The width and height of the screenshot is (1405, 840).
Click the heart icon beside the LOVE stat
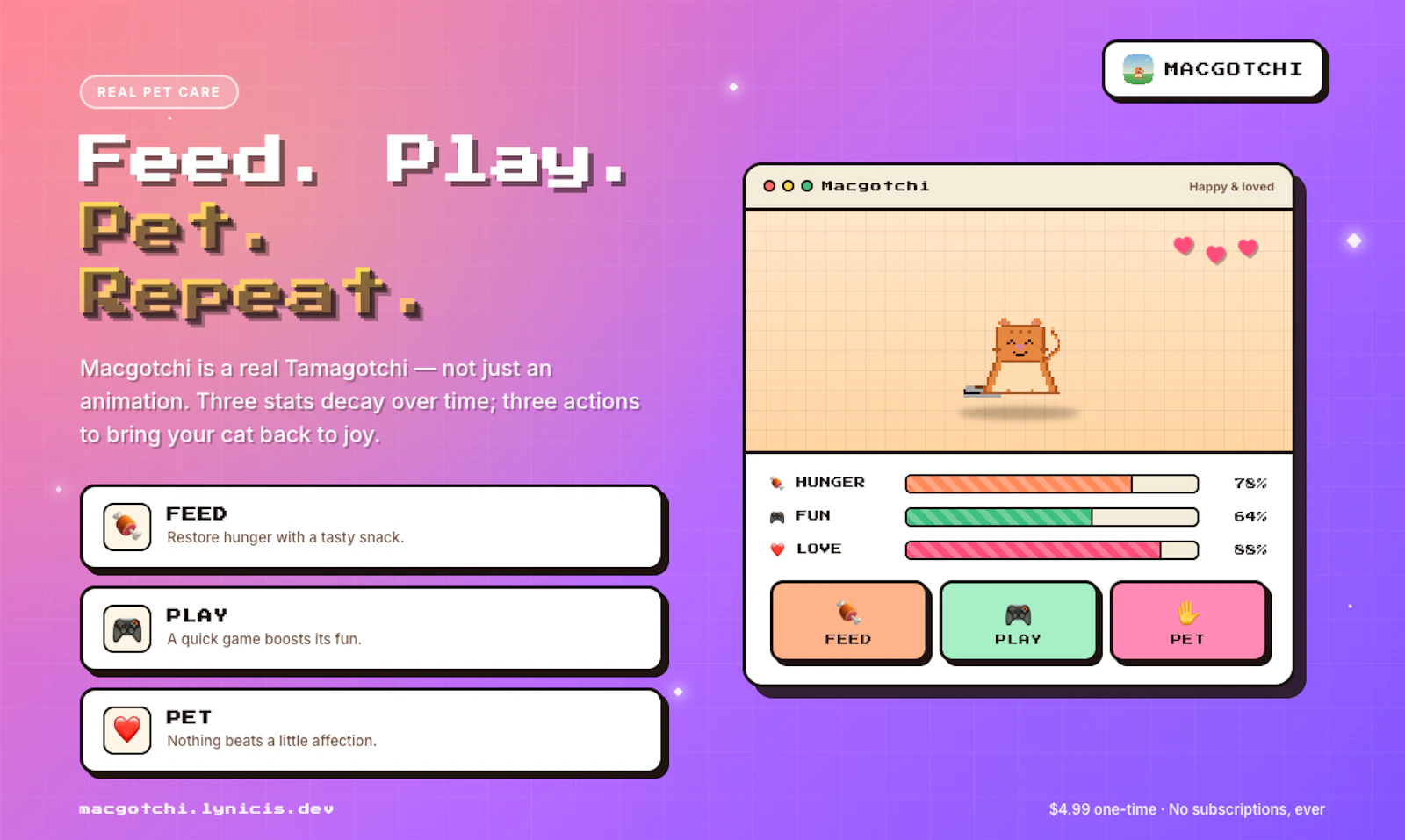click(x=776, y=549)
